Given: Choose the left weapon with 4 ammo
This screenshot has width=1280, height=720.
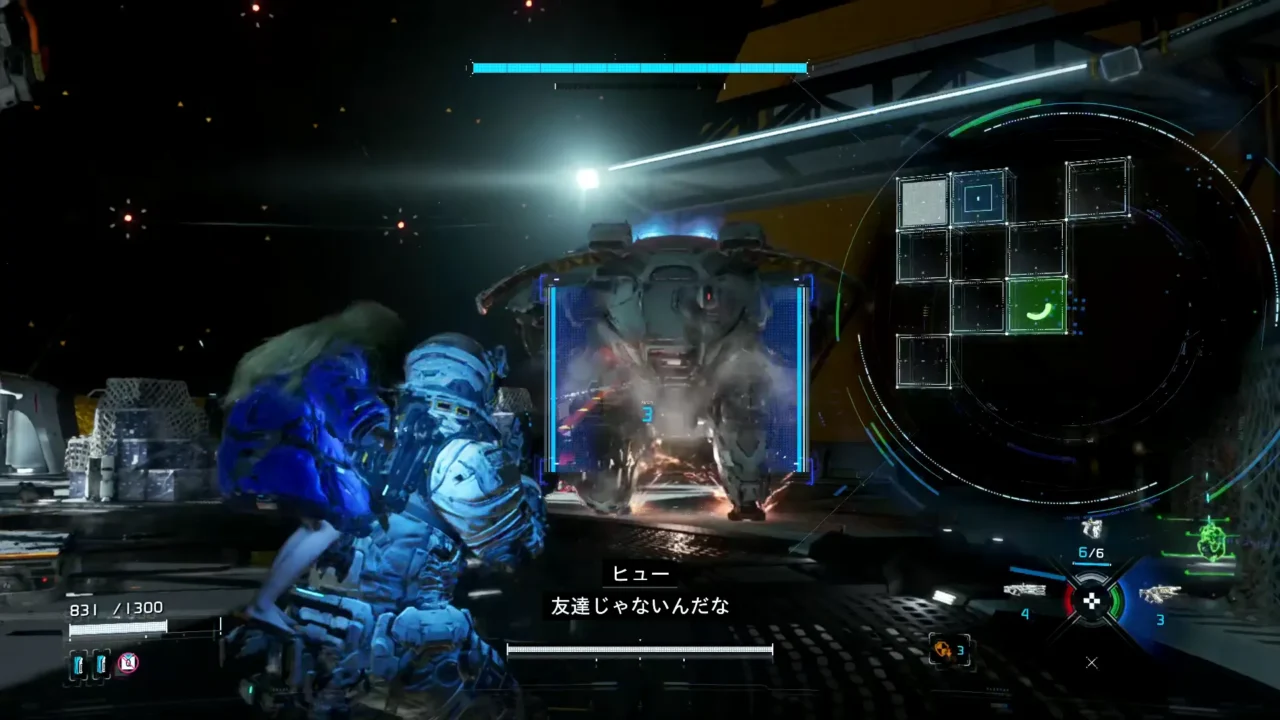Looking at the screenshot, I should click(x=1025, y=590).
